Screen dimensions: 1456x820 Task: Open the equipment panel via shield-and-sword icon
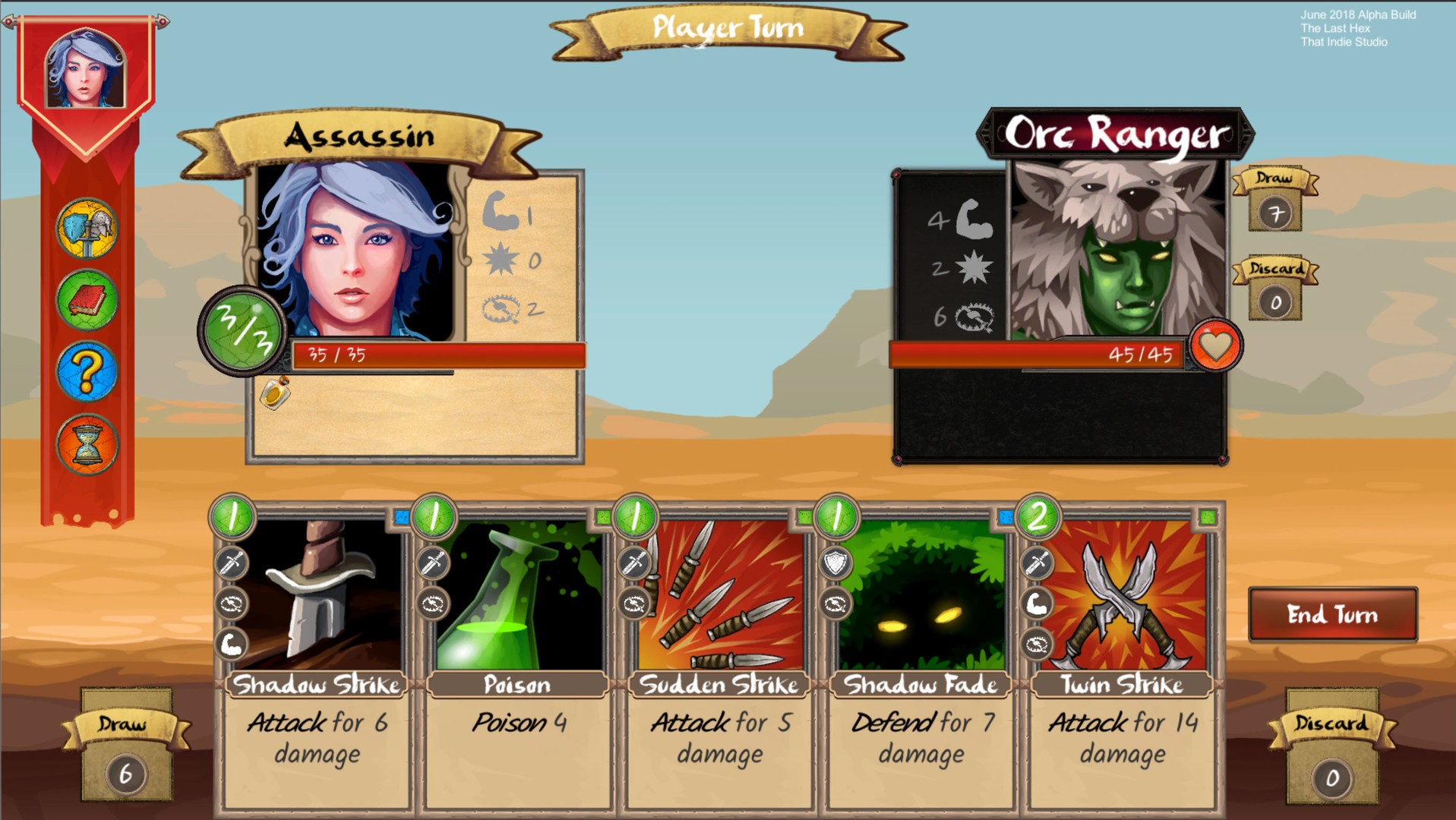click(87, 229)
